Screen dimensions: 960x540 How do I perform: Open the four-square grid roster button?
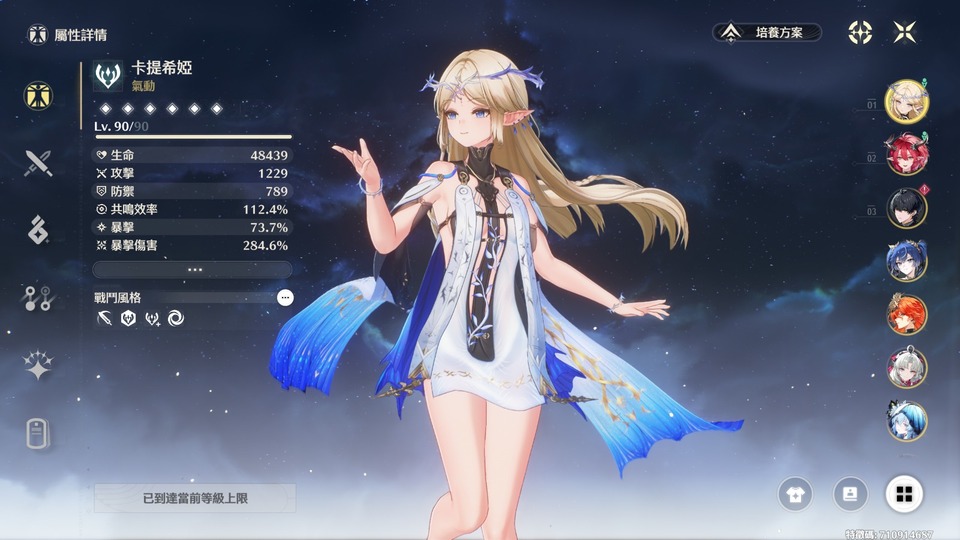[x=904, y=493]
